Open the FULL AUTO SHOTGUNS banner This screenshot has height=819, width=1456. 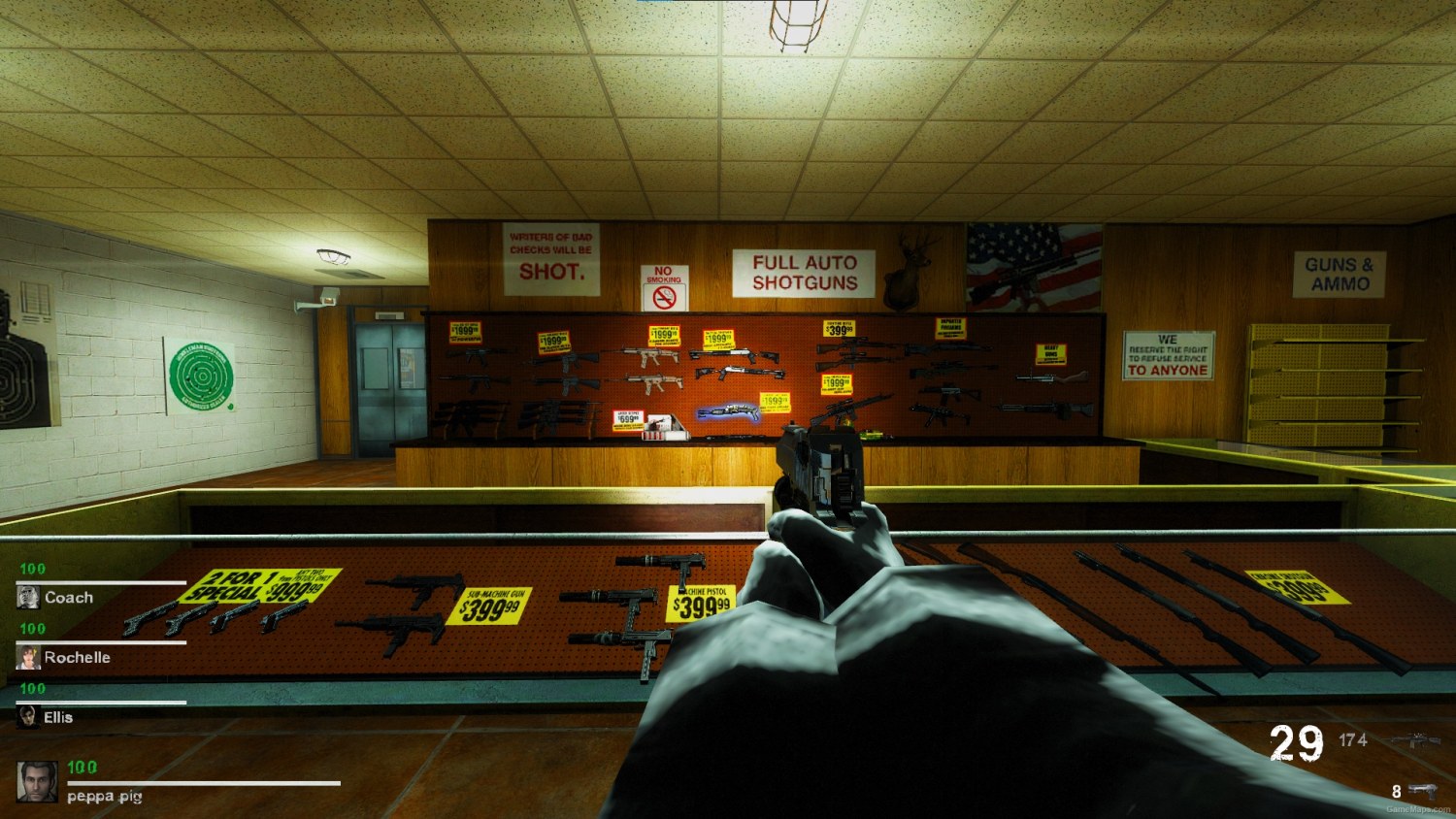[x=807, y=272]
